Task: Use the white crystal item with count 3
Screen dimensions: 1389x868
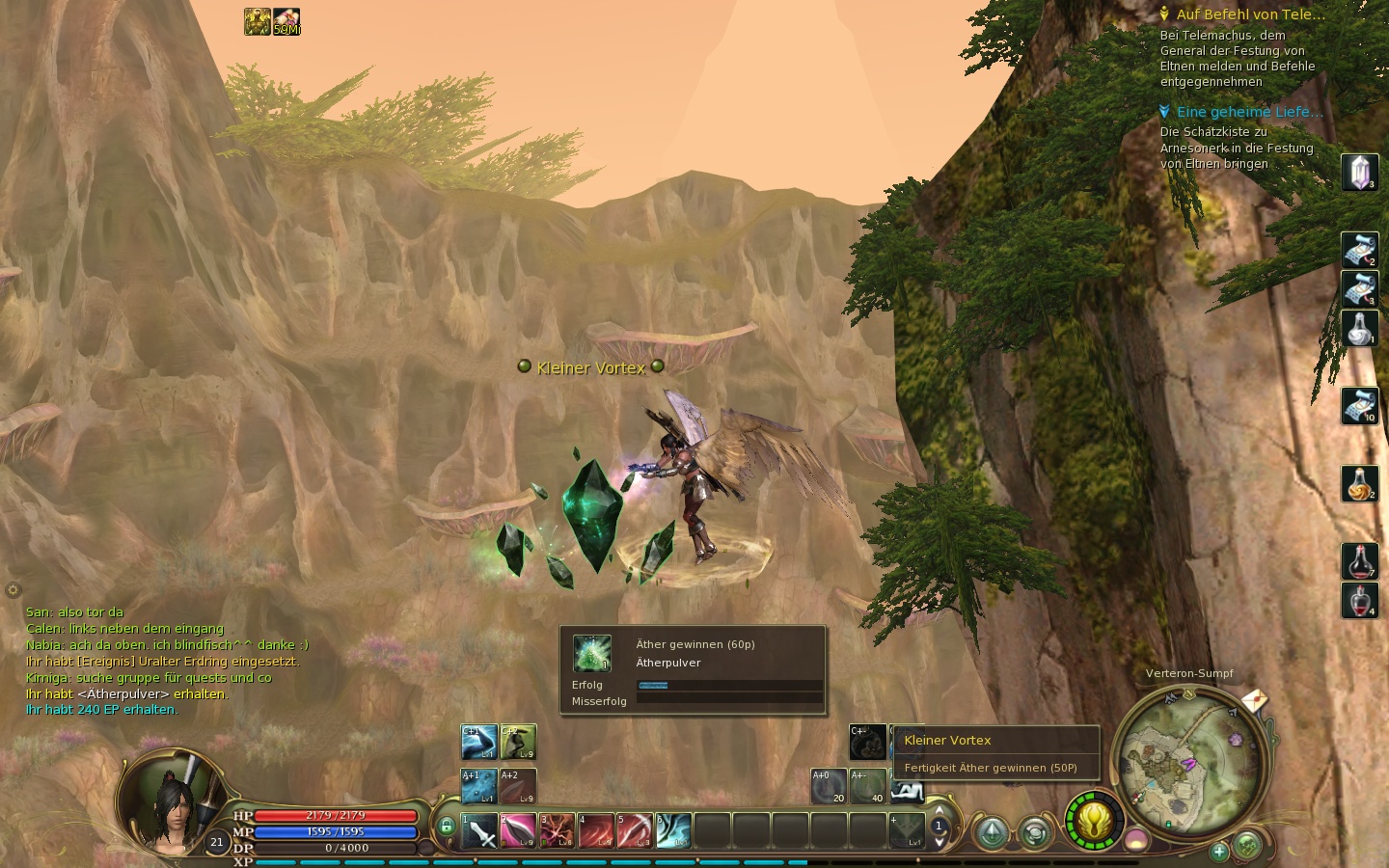Action: 1360,173
